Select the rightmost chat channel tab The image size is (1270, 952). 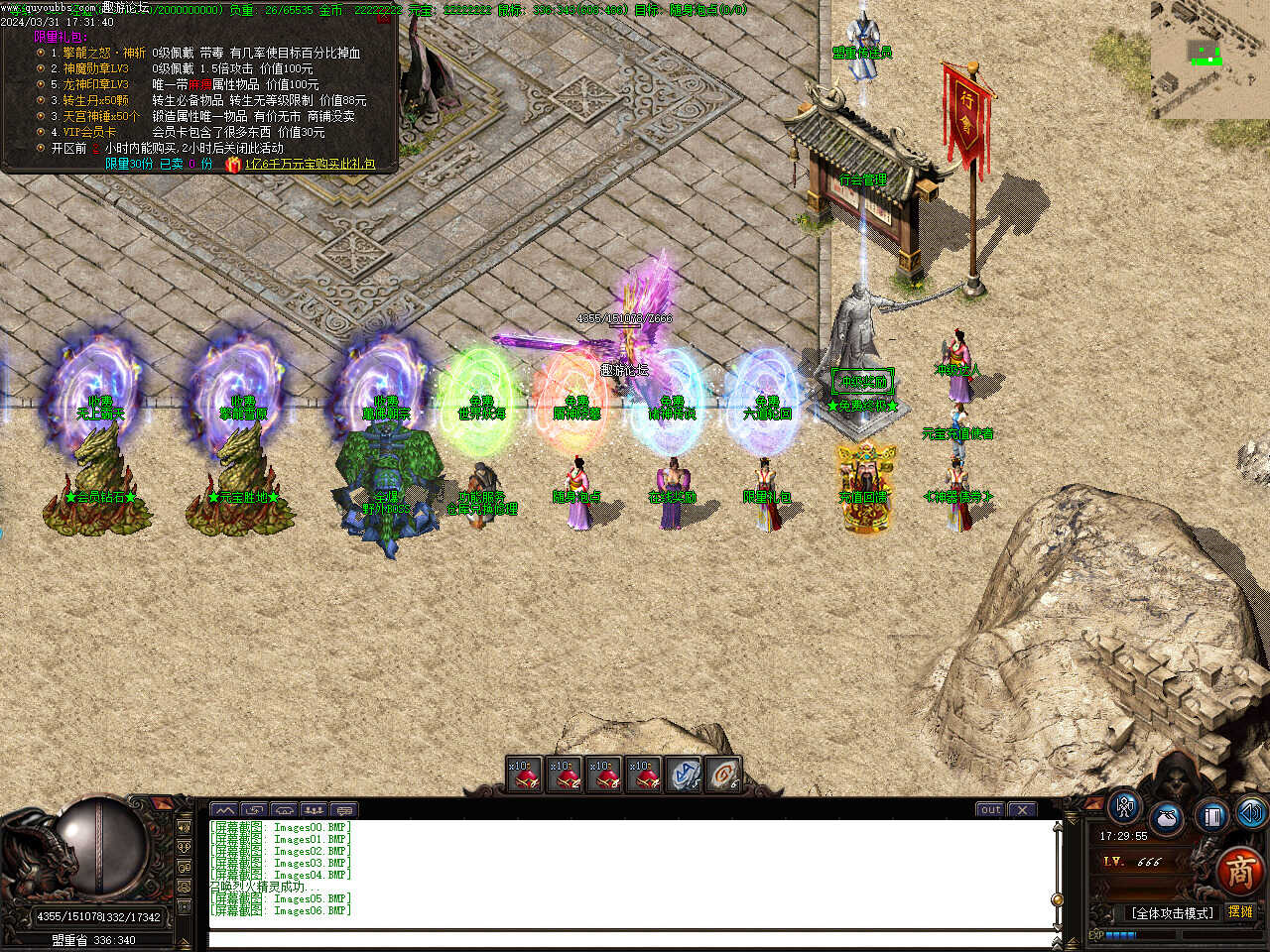(x=343, y=810)
